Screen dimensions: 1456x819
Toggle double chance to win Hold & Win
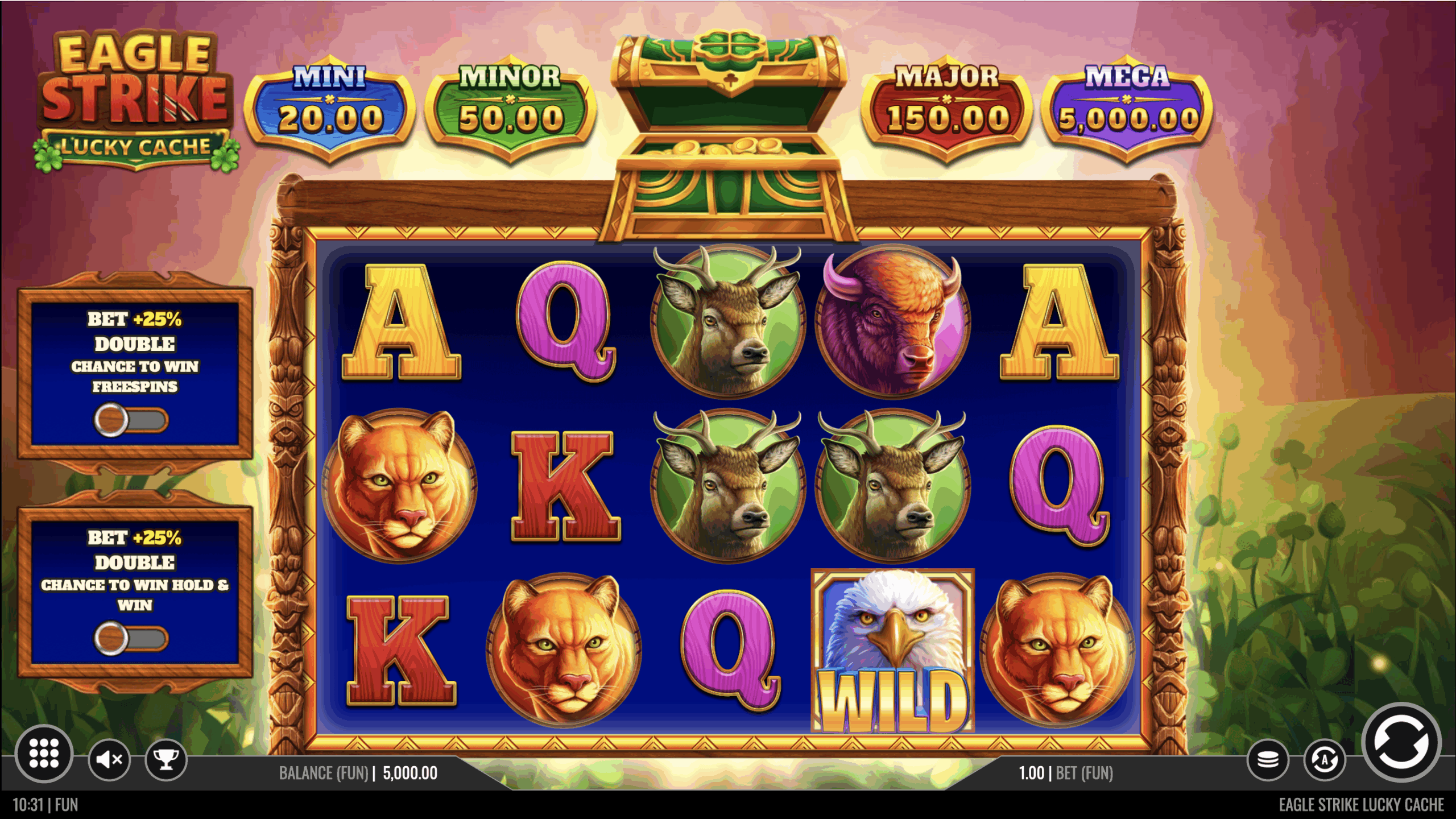(x=131, y=638)
